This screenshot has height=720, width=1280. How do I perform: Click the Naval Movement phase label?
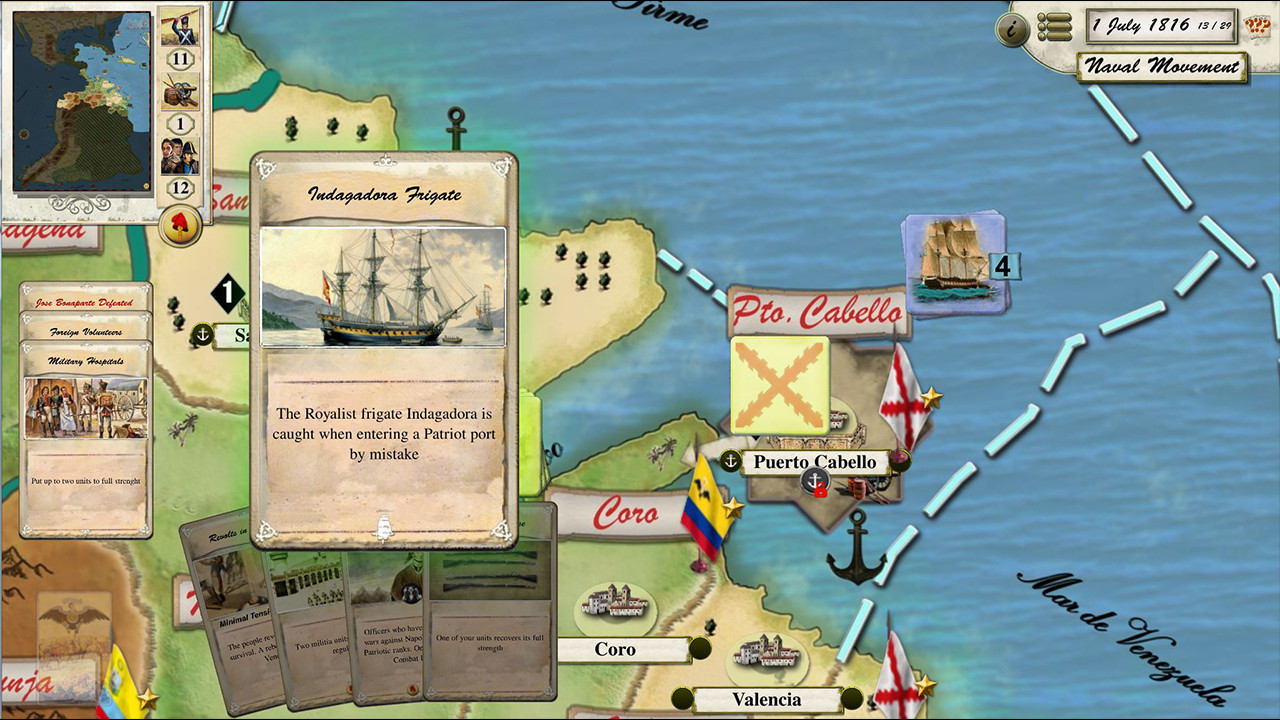point(1163,67)
